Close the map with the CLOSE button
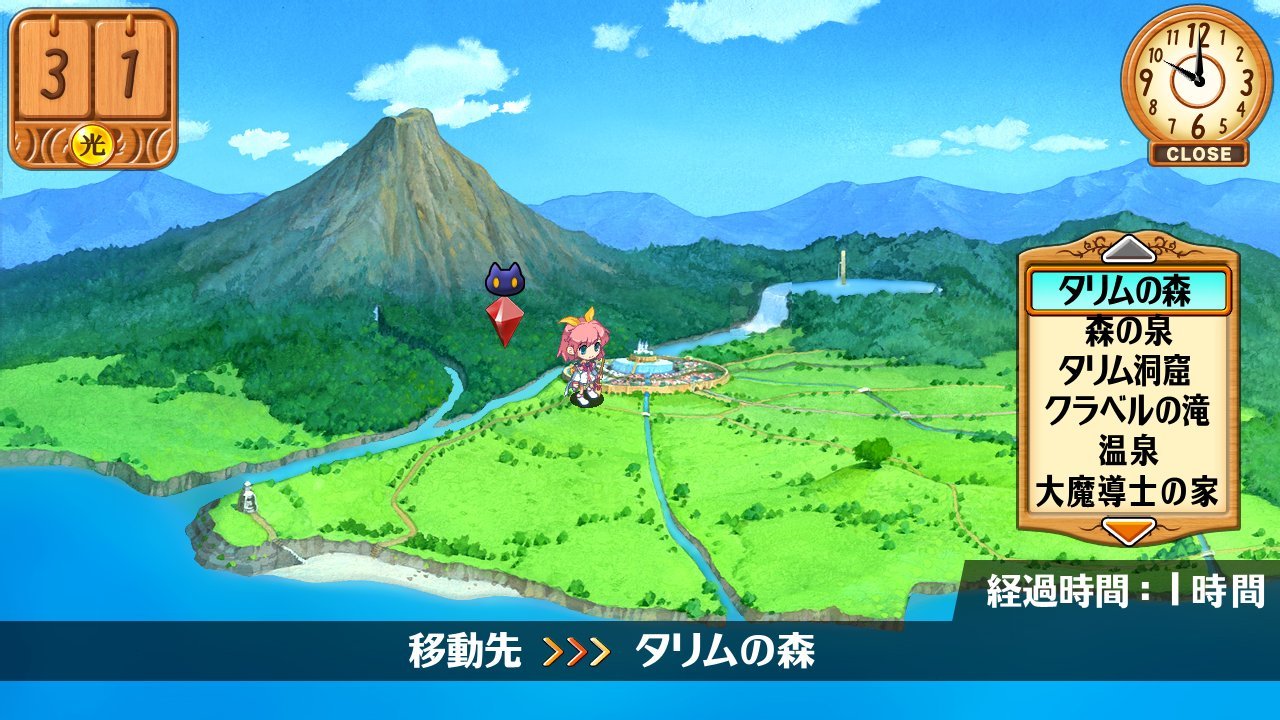Viewport: 1280px width, 720px height. point(1198,155)
